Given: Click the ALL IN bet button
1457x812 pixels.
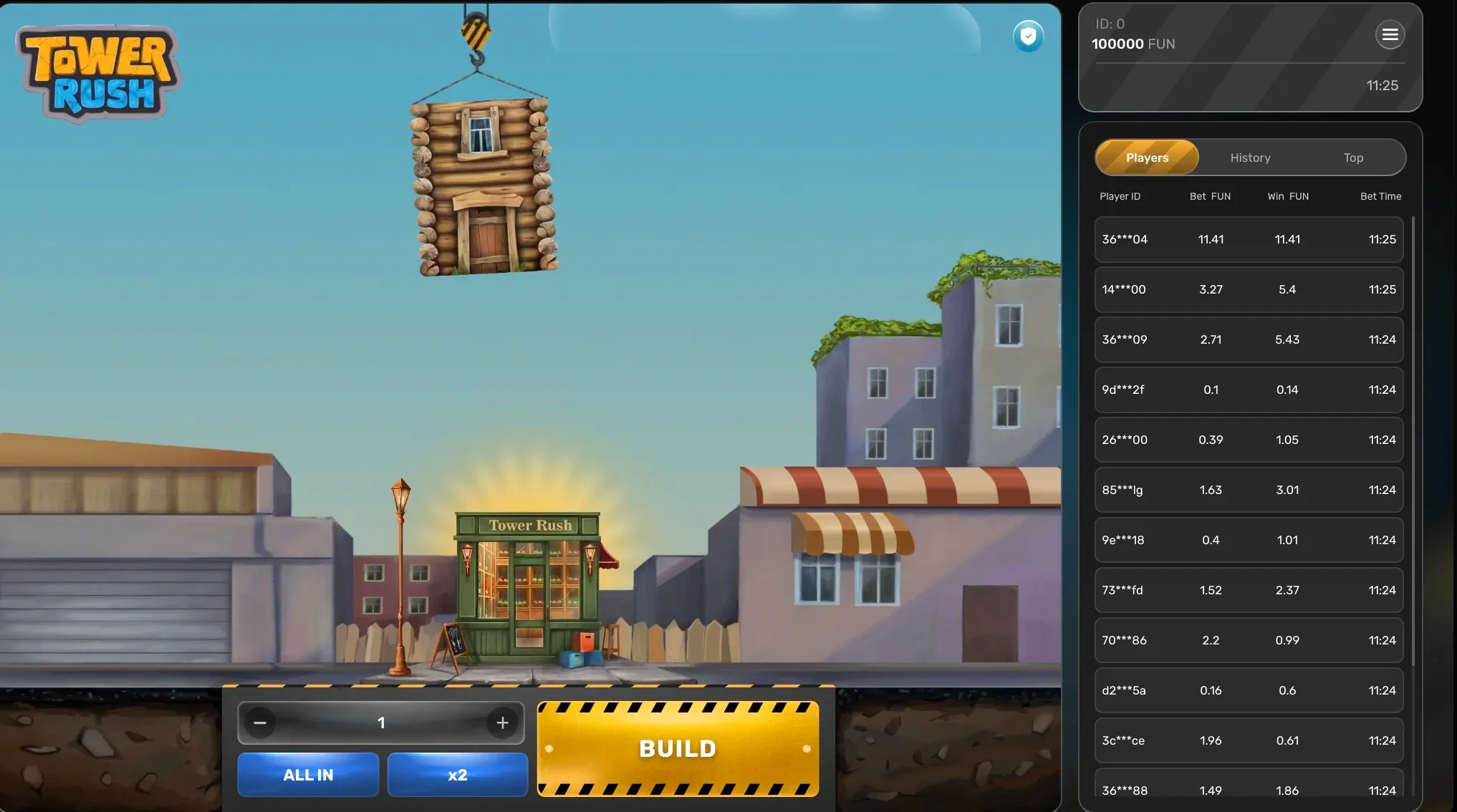Looking at the screenshot, I should [307, 774].
